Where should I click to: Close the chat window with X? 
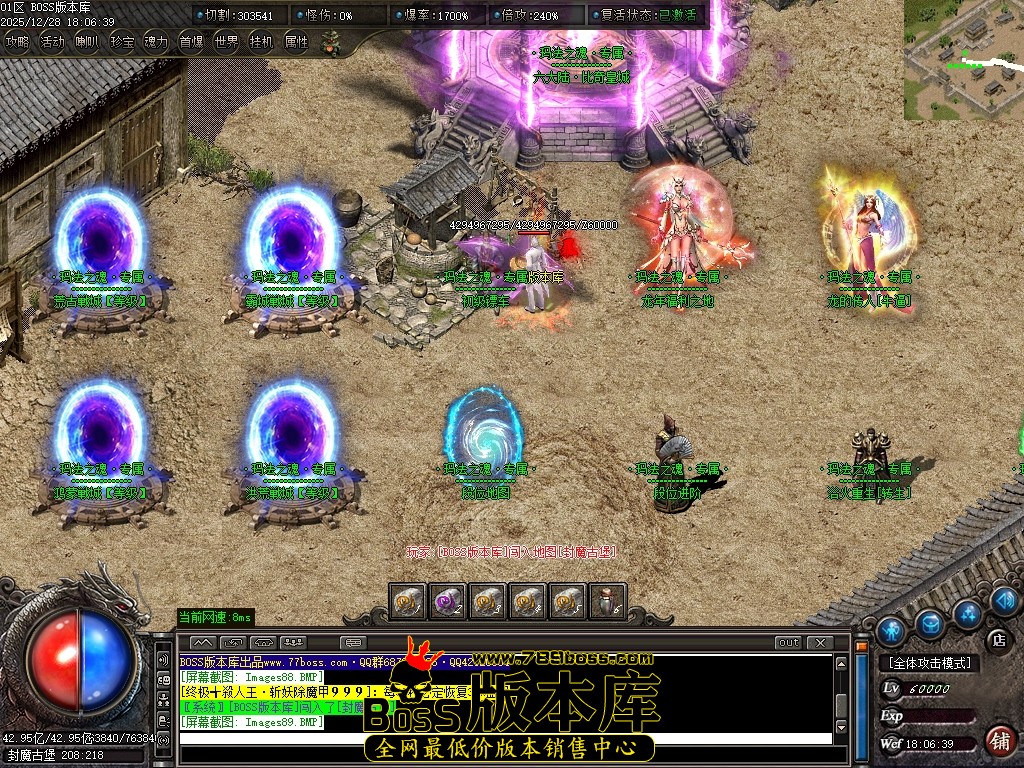coord(820,642)
